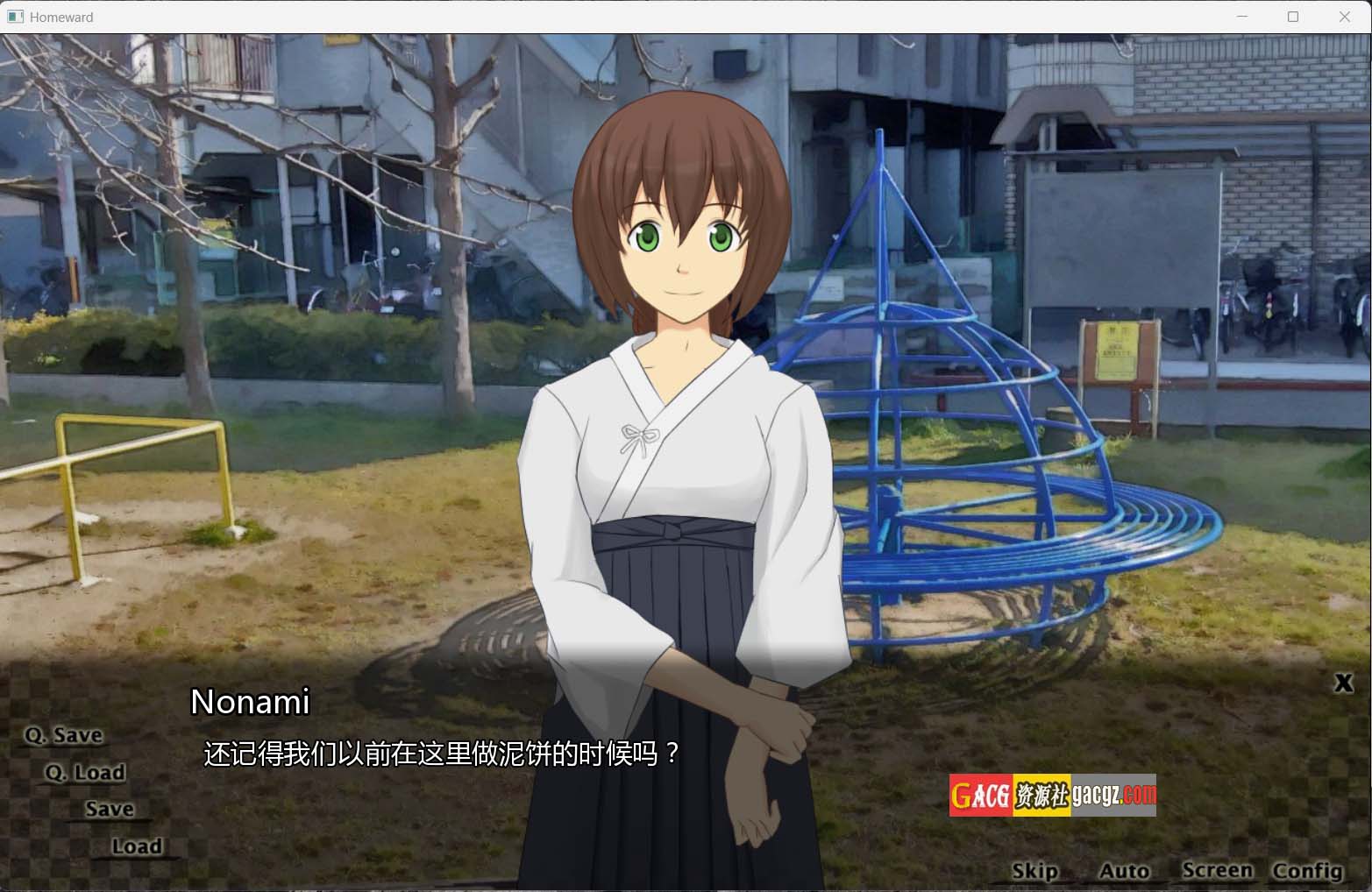Click the Screen button
The height and width of the screenshot is (892, 1372).
coord(1217,870)
